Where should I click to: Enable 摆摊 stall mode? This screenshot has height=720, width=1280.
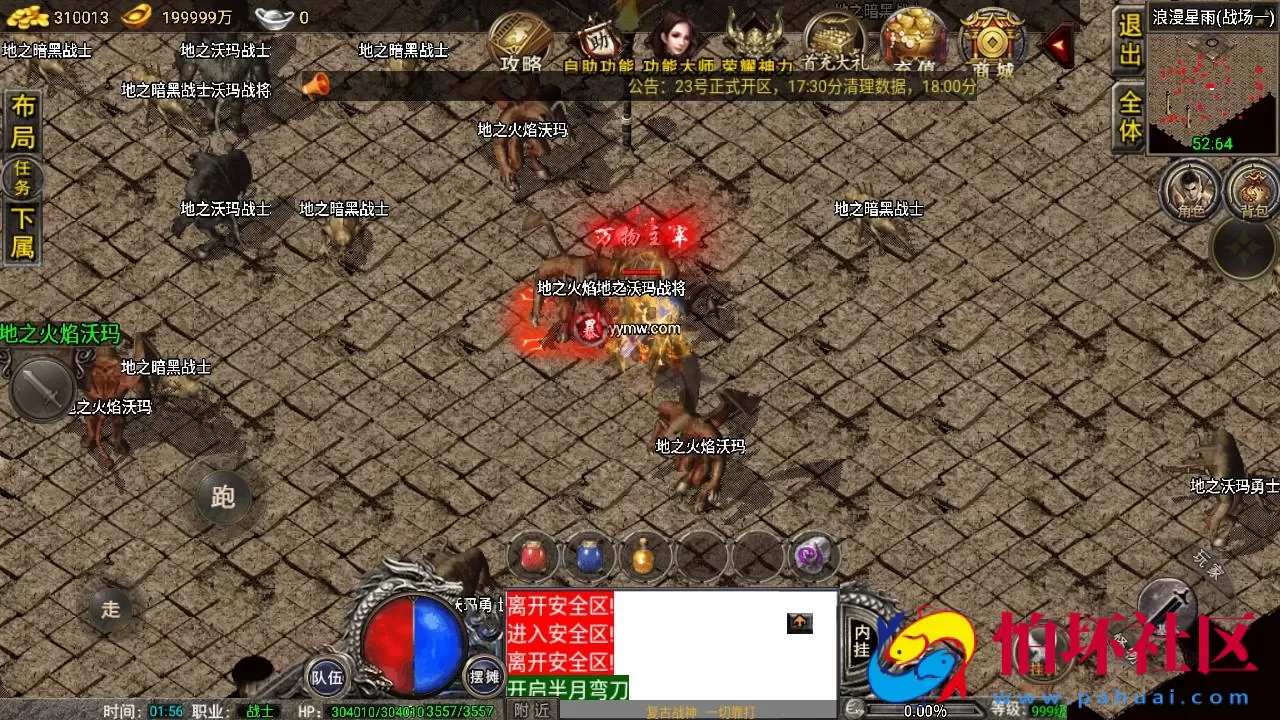tap(480, 677)
